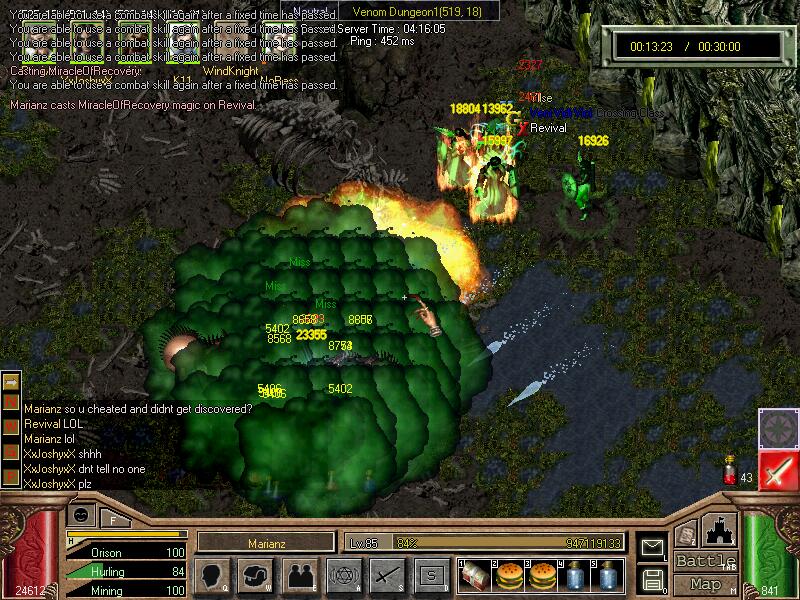Select the treasure chest quick slot item
This screenshot has width=800, height=600.
475,575
